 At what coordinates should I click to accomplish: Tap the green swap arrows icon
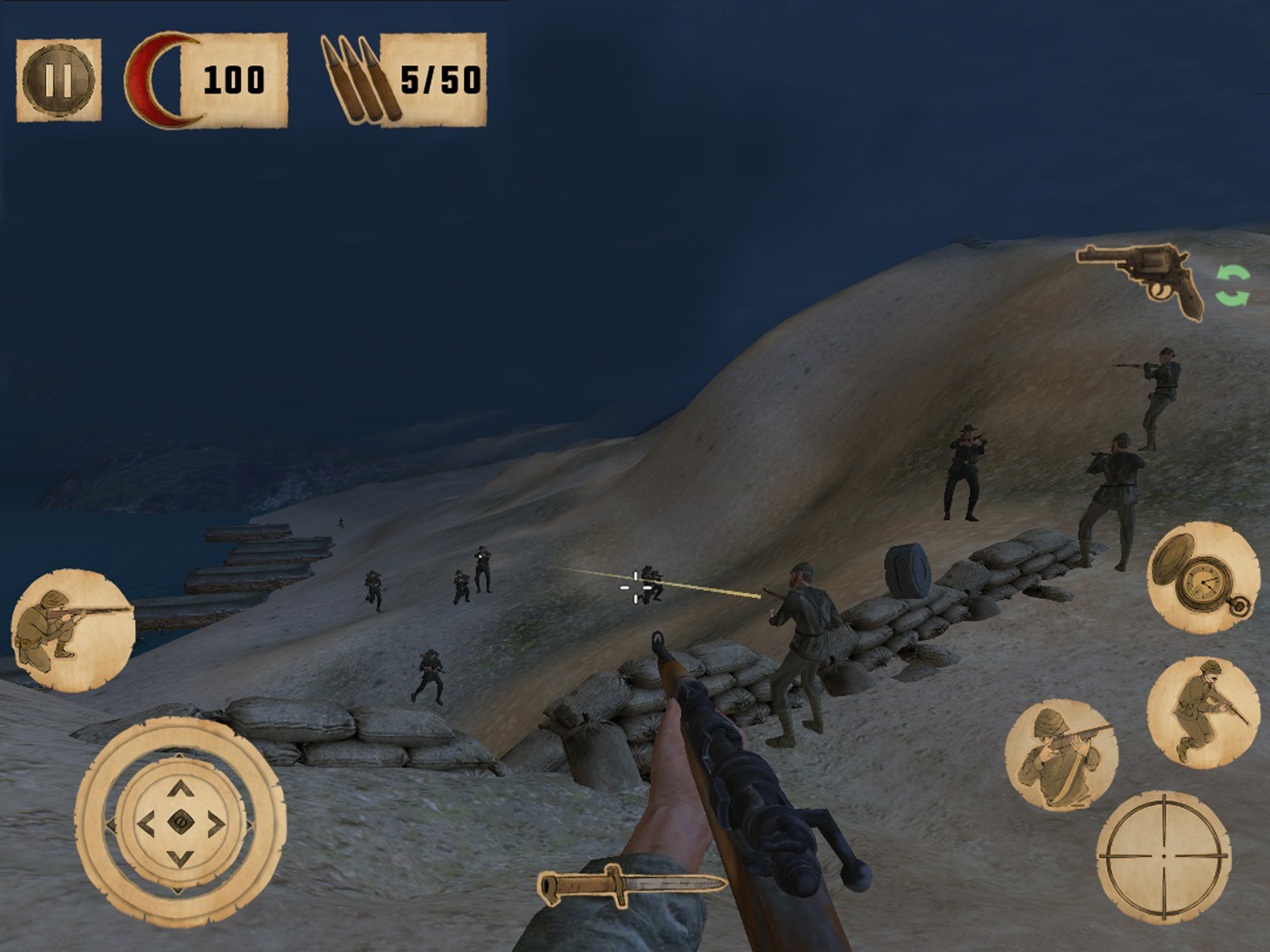click(1233, 285)
